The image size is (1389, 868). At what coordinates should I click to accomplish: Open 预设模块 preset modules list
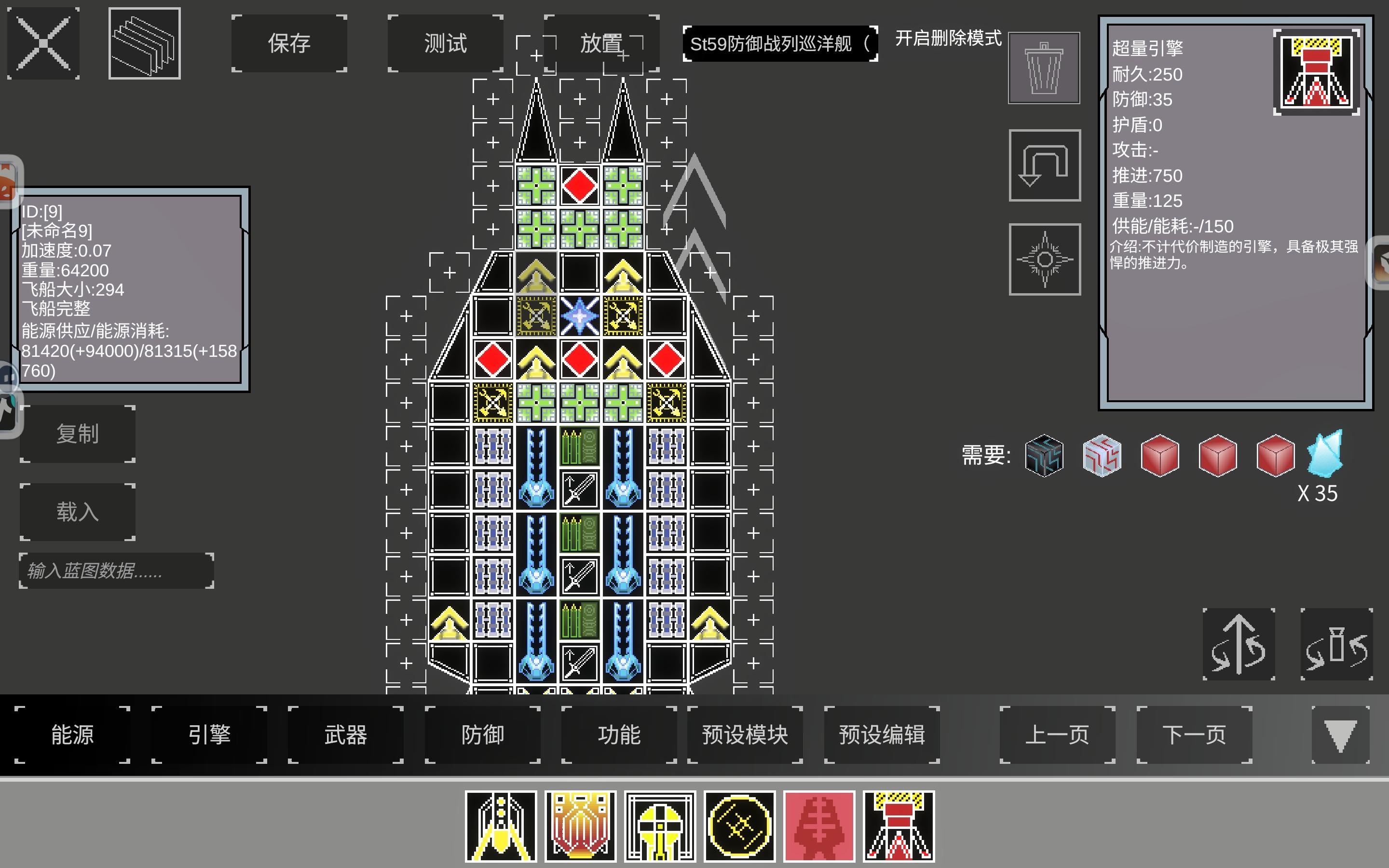click(x=745, y=735)
